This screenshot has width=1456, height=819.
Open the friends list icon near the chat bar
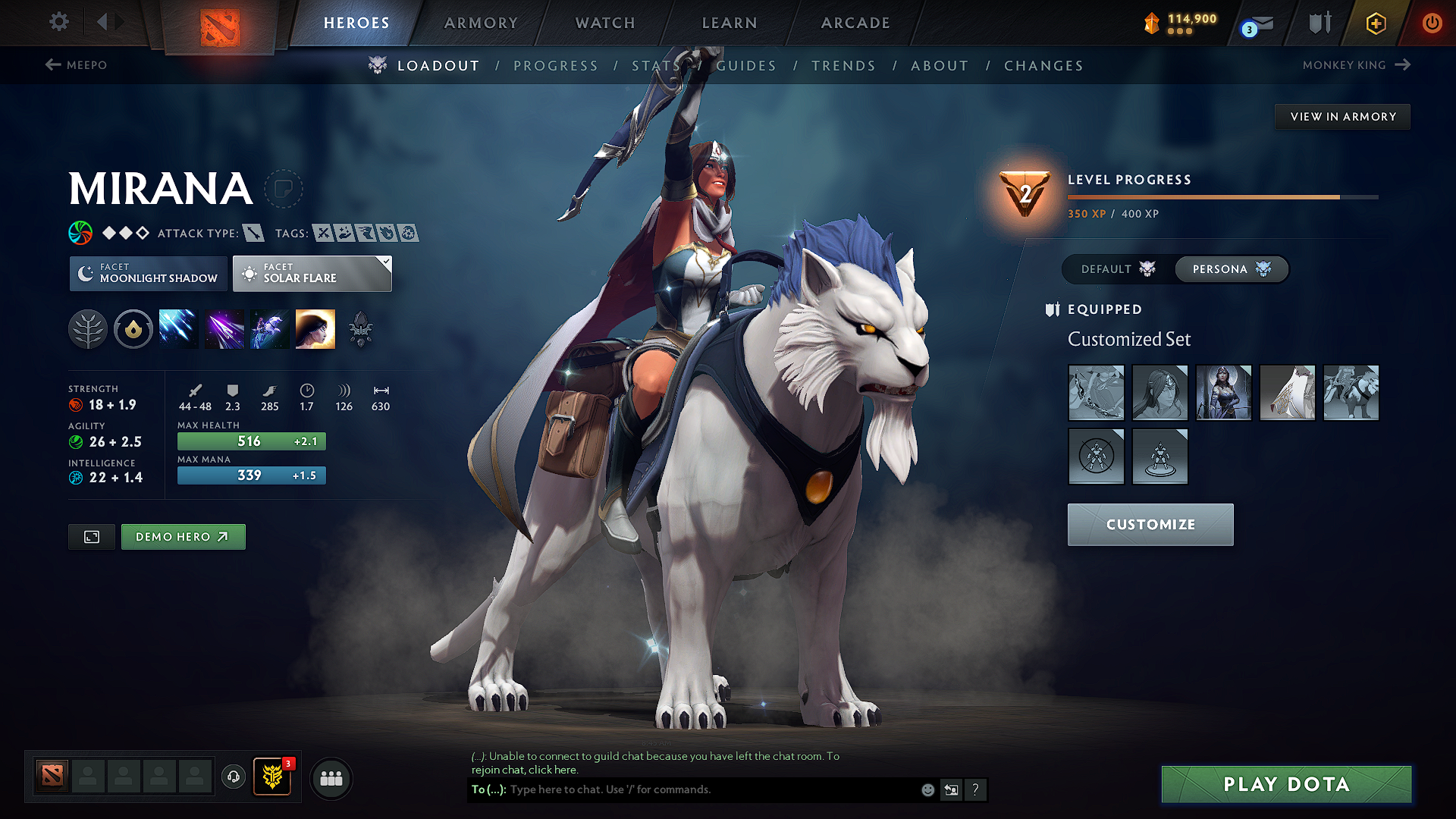coord(331,778)
